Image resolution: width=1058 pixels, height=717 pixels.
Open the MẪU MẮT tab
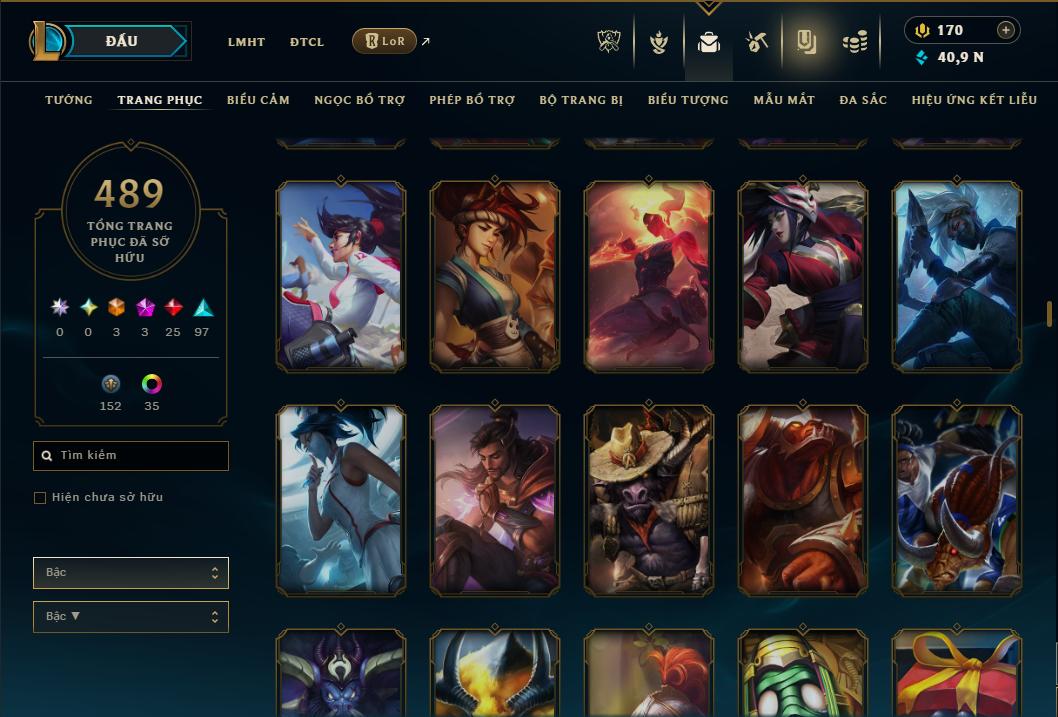coord(784,100)
